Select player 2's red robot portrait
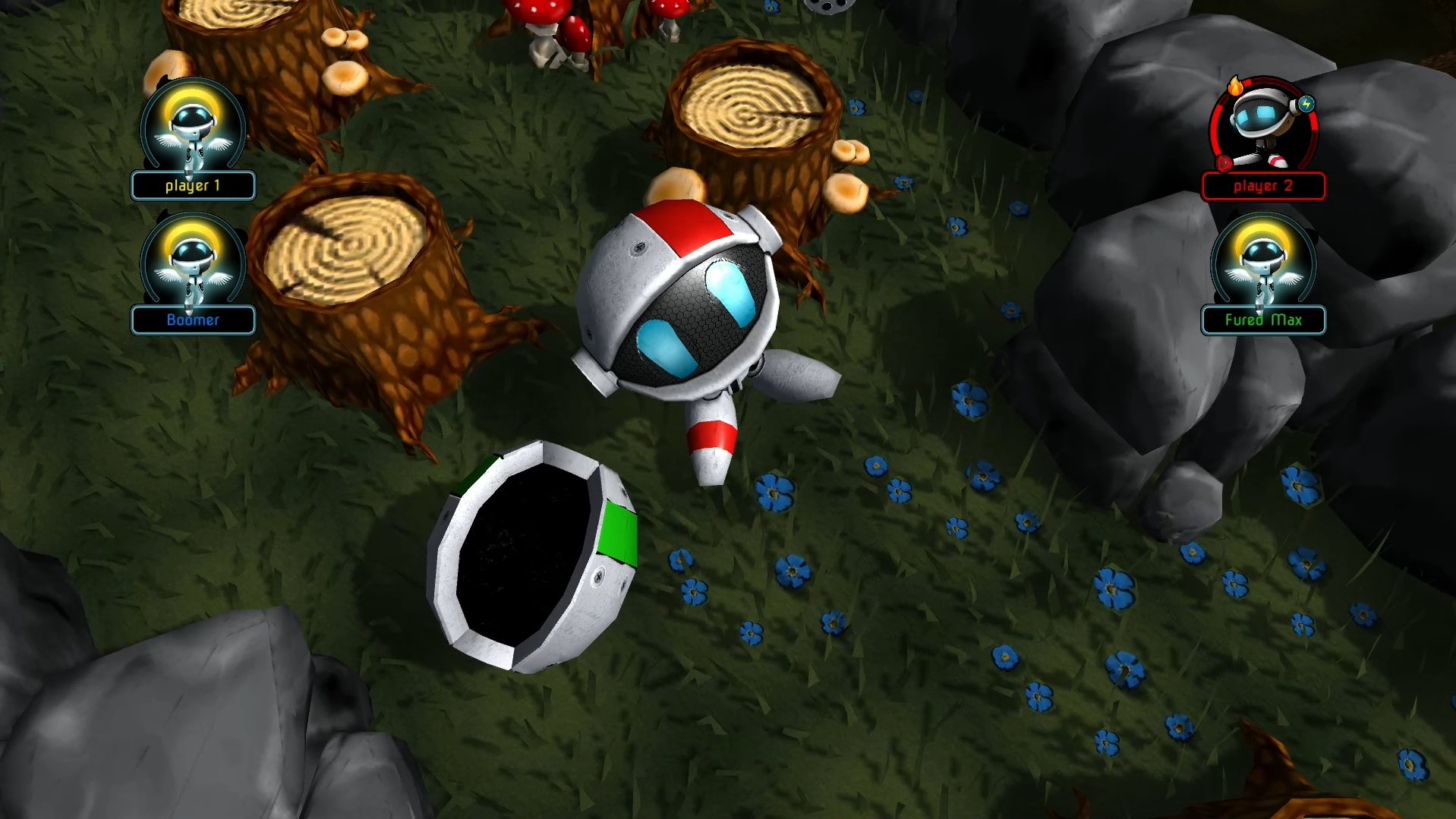Image resolution: width=1456 pixels, height=819 pixels. (1263, 125)
